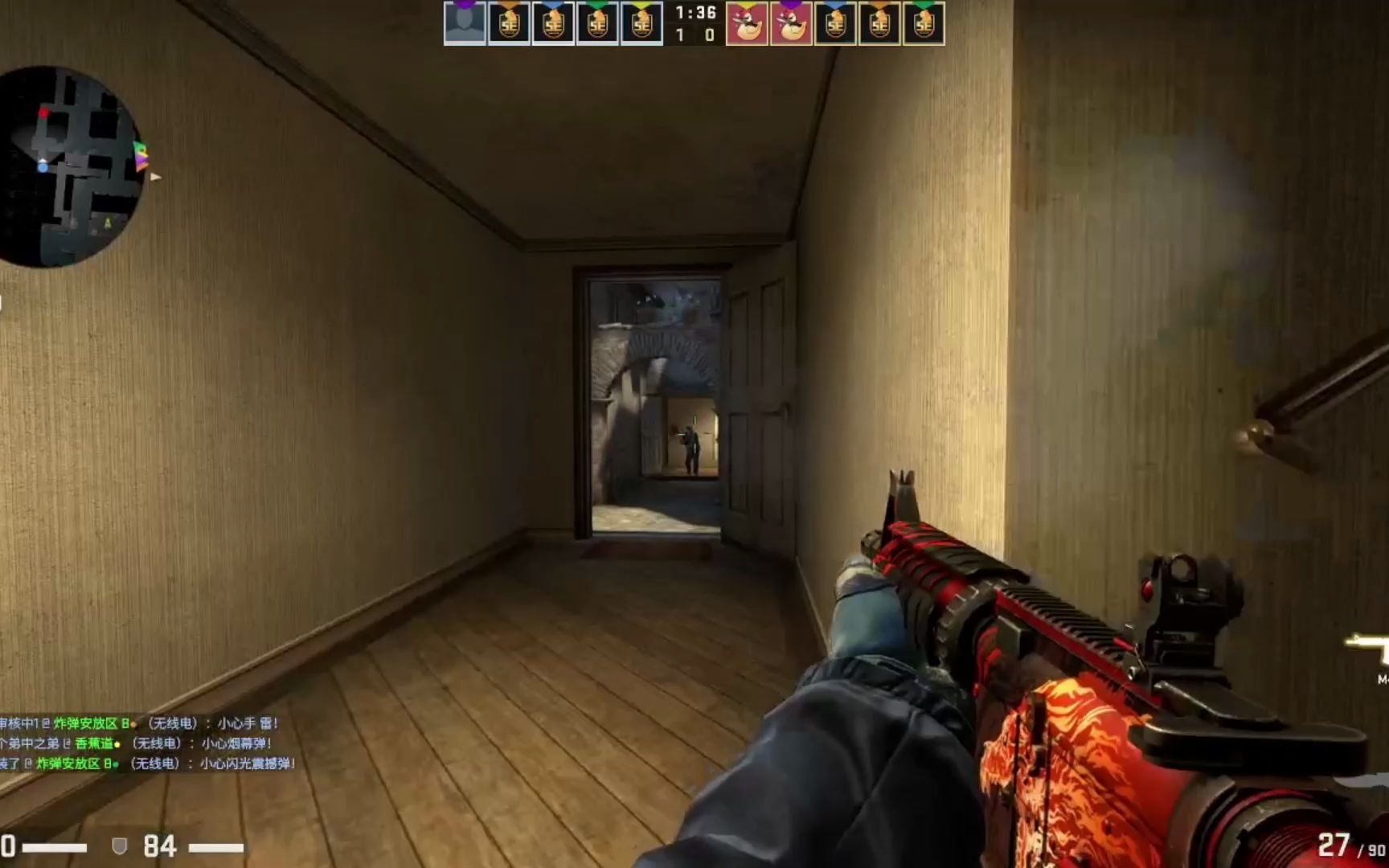The height and width of the screenshot is (868, 1389).
Task: Click the location label 香蕉道 in chat
Action: pos(94,744)
